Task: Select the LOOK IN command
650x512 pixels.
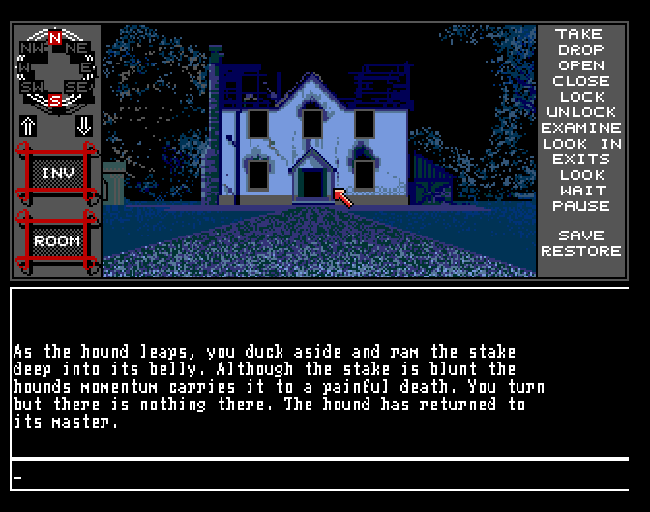Action: pos(581,144)
